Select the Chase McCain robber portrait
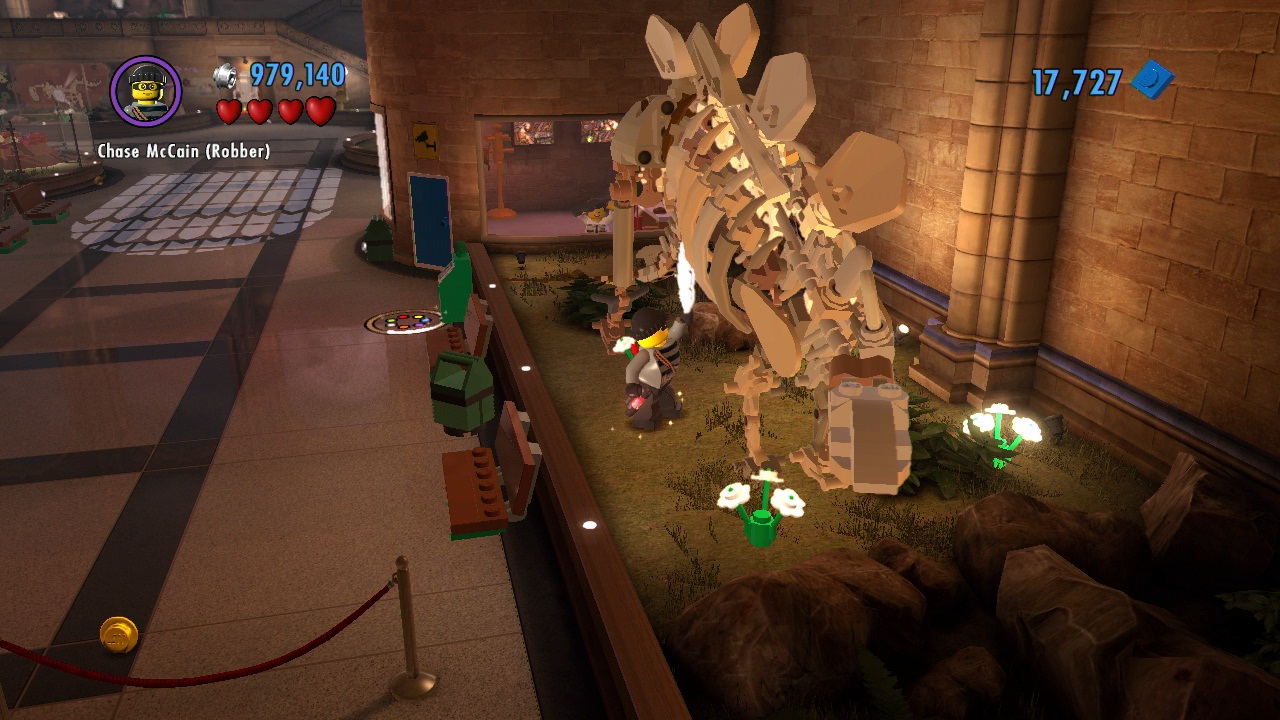This screenshot has width=1280, height=720. (146, 92)
